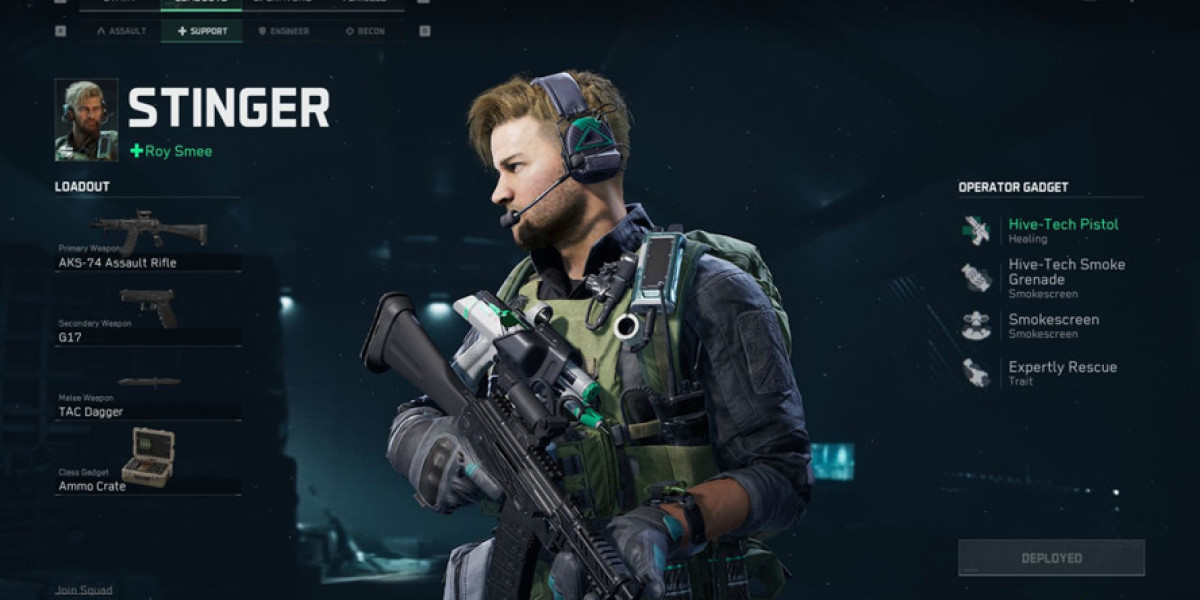The width and height of the screenshot is (1200, 600).
Task: Click the Deployed button
Action: click(1051, 557)
